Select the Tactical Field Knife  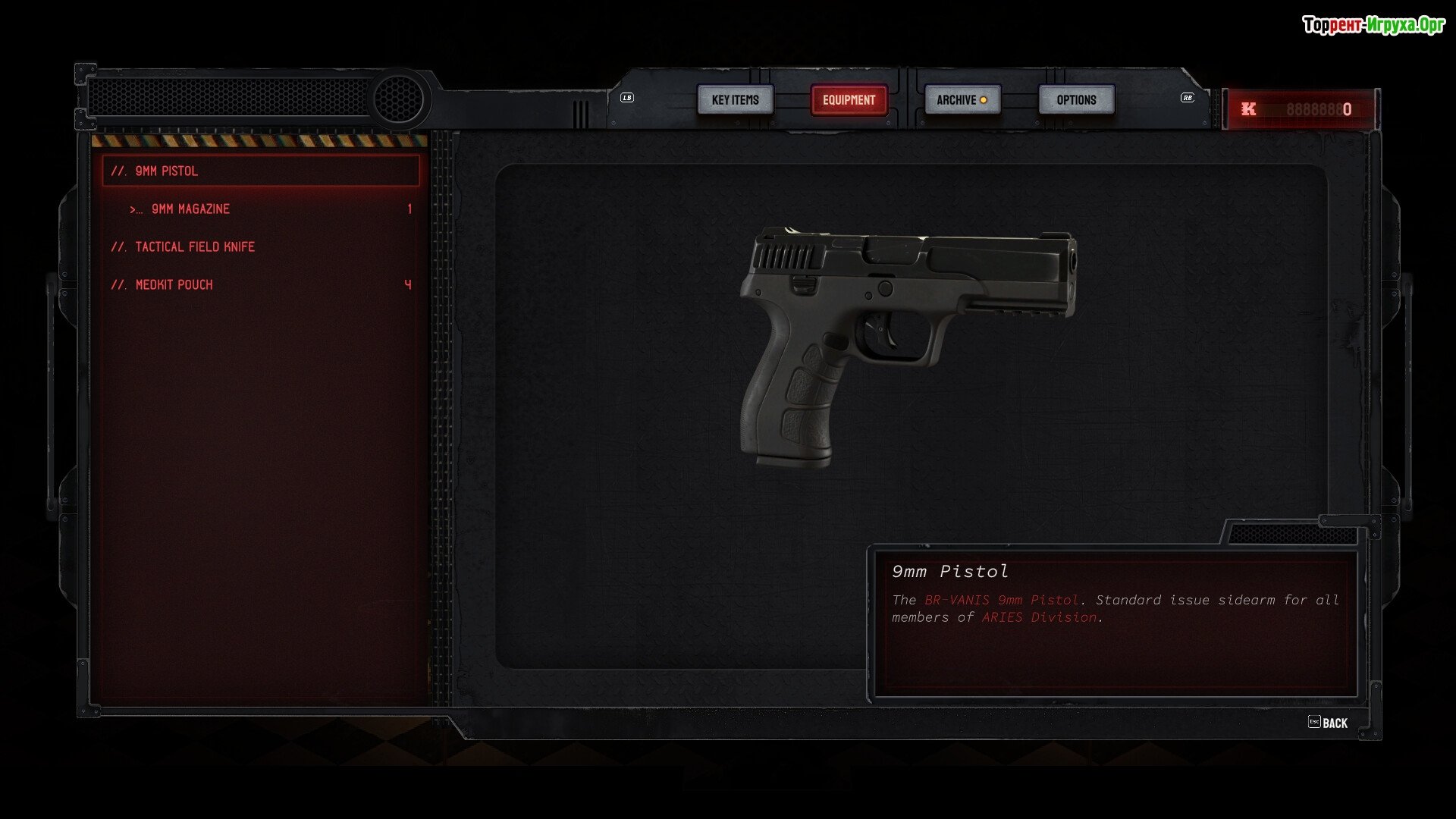pyautogui.click(x=194, y=247)
